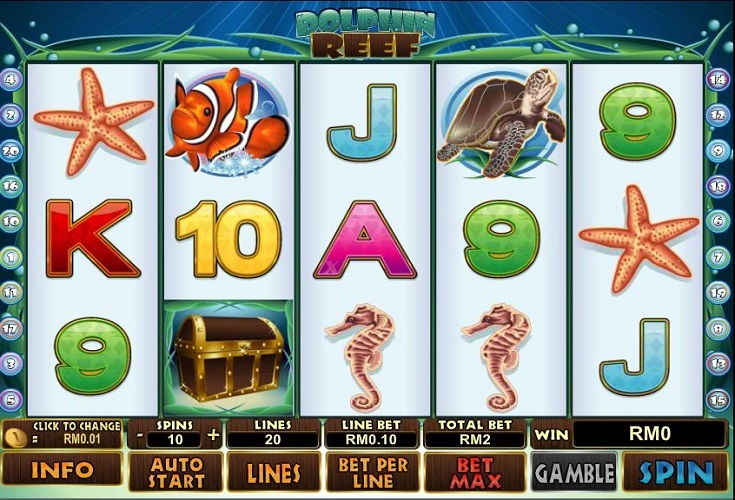
Task: Select payline bubble number 15
Action: click(x=718, y=399)
